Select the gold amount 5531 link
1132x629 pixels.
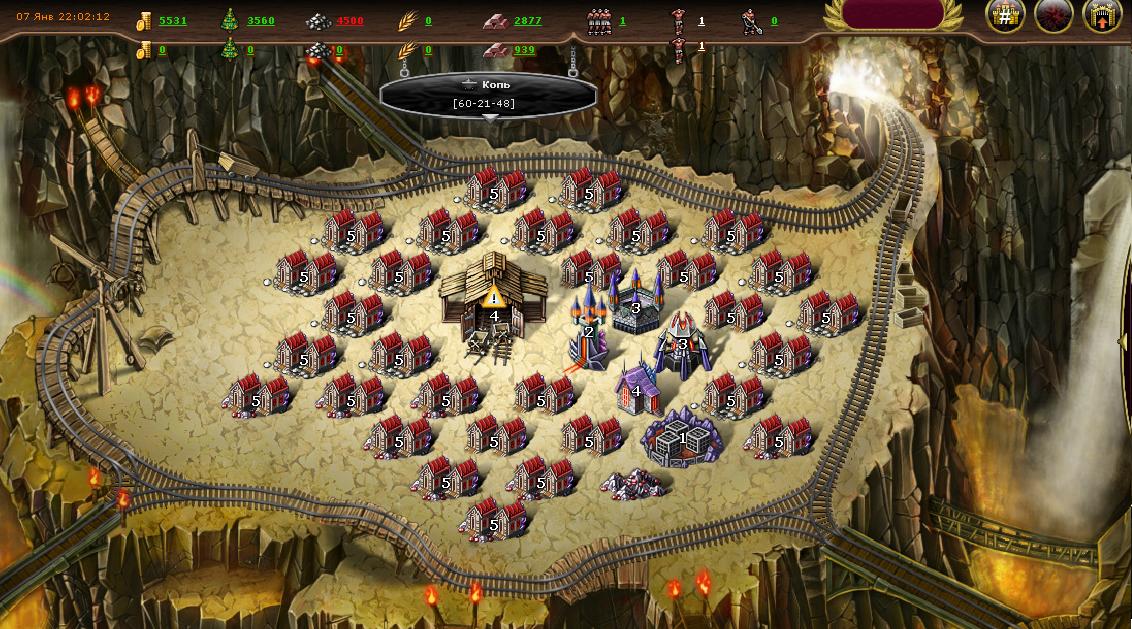pos(172,21)
